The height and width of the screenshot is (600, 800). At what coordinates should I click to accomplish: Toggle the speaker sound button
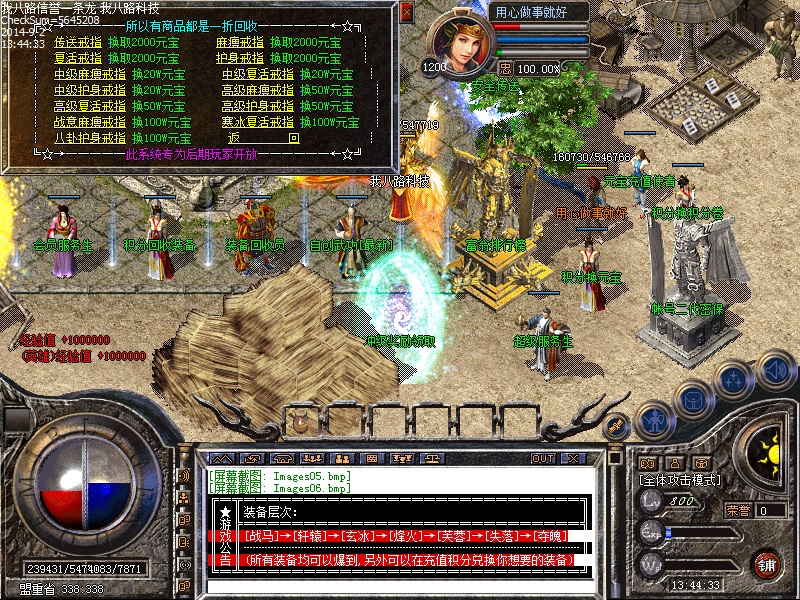click(775, 369)
